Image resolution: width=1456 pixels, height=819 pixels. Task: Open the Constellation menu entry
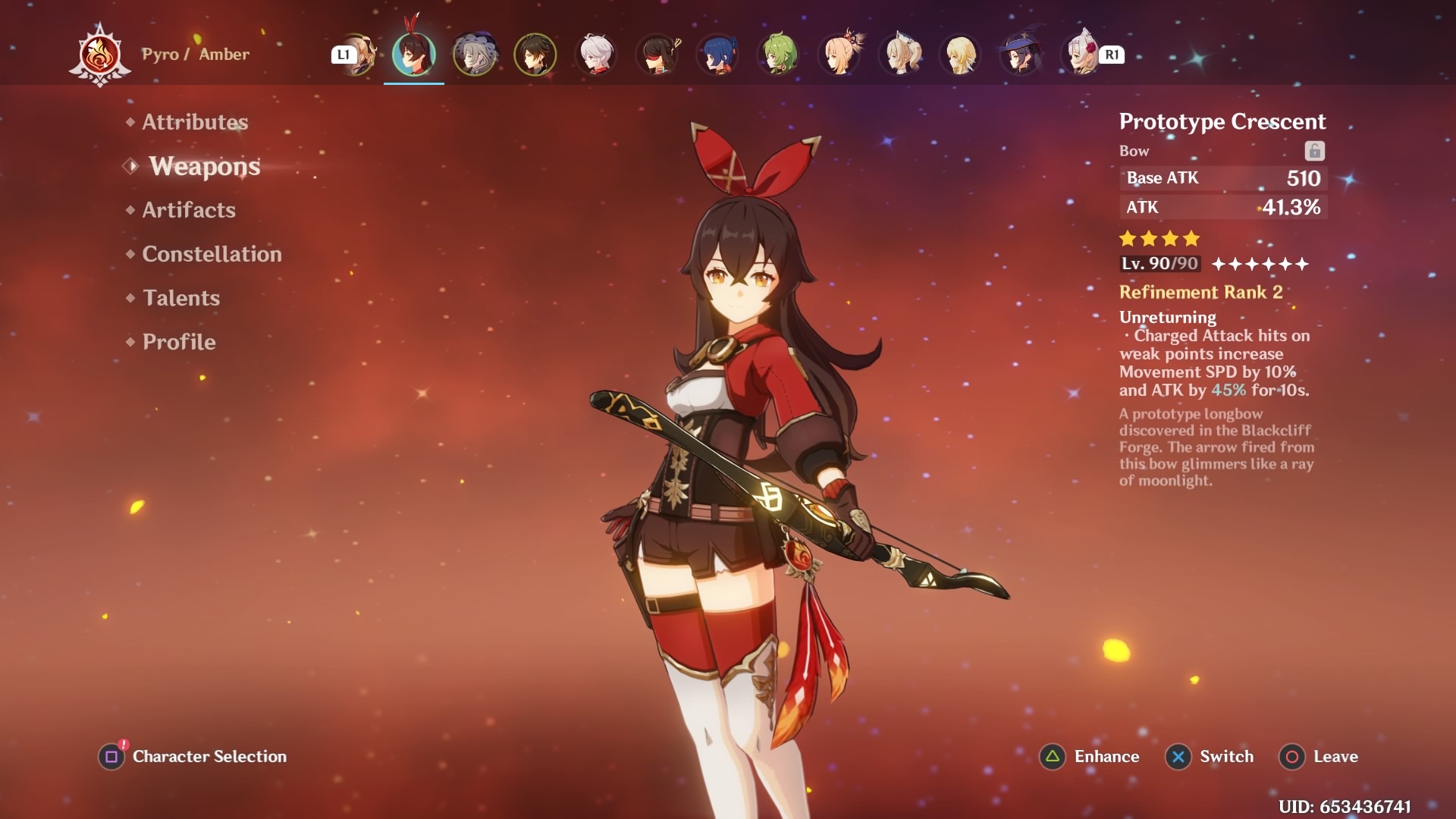point(211,254)
